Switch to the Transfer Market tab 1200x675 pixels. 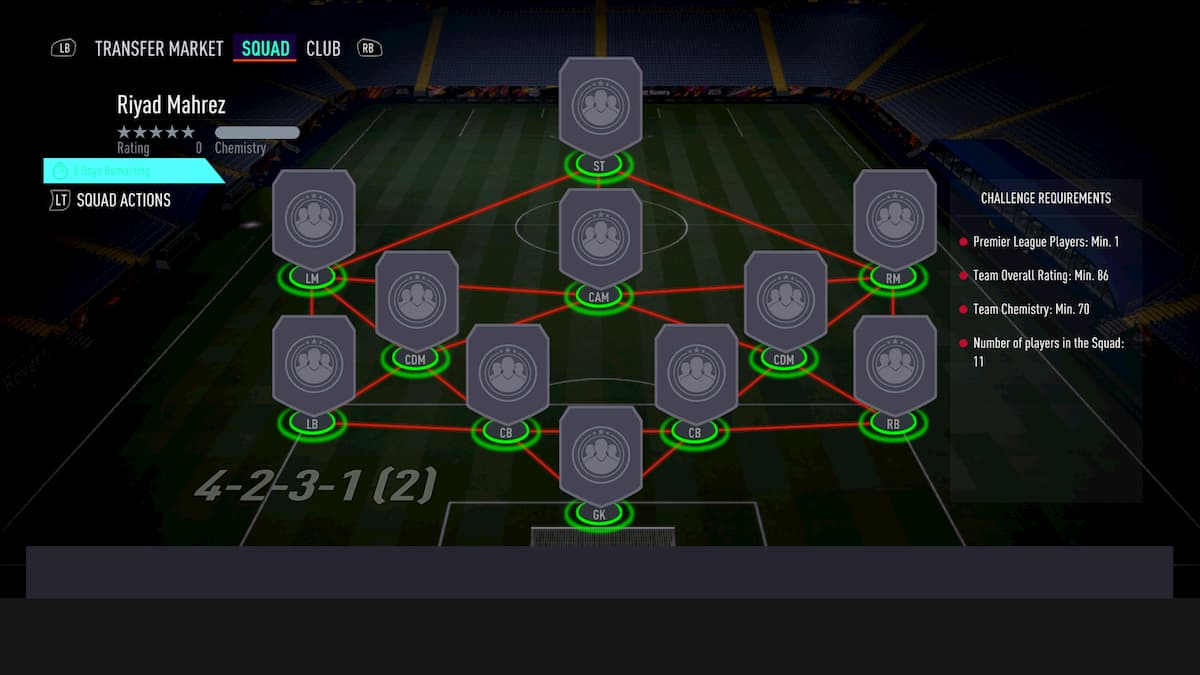[159, 49]
